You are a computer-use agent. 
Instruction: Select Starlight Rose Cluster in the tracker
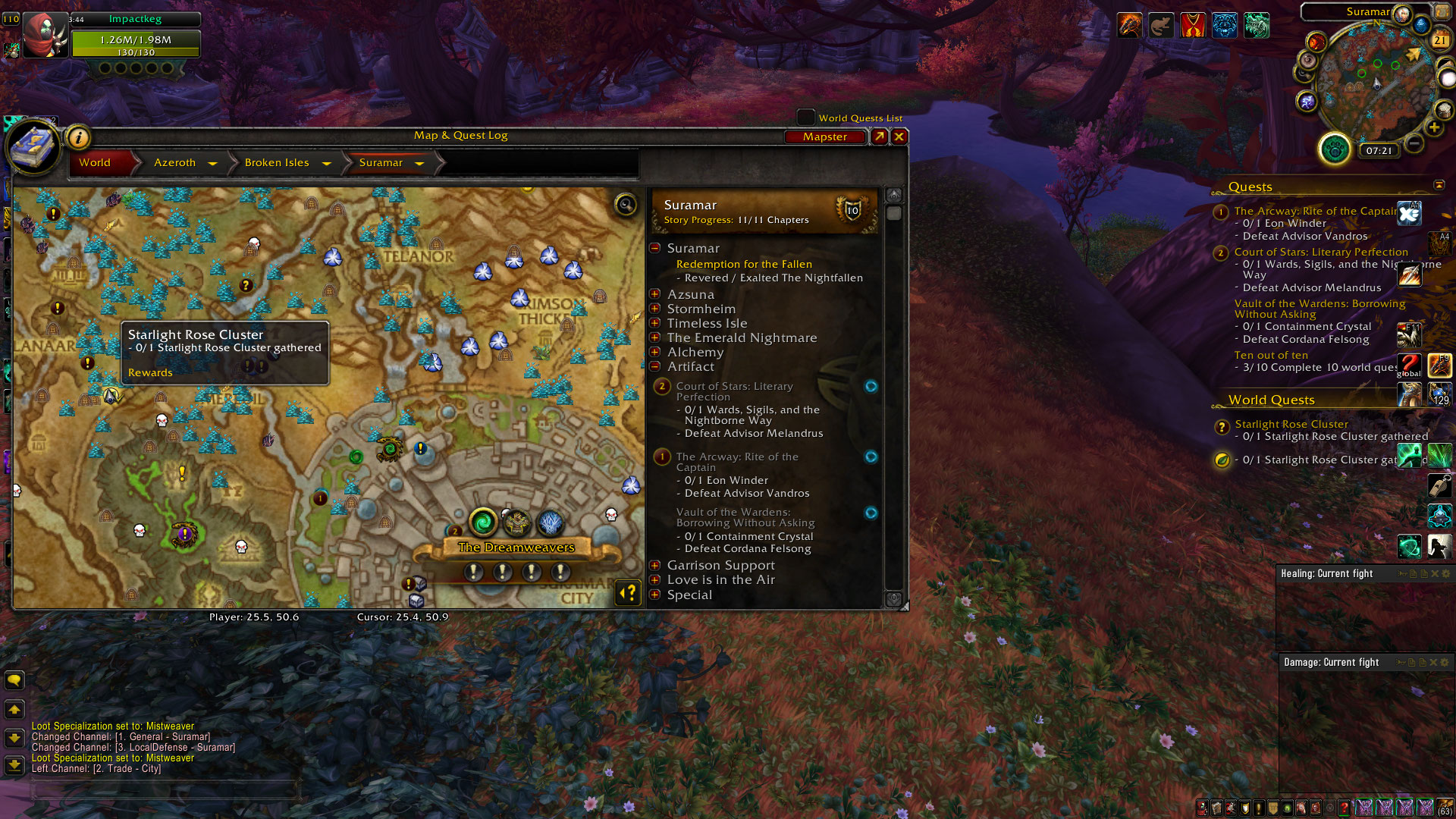[1291, 424]
